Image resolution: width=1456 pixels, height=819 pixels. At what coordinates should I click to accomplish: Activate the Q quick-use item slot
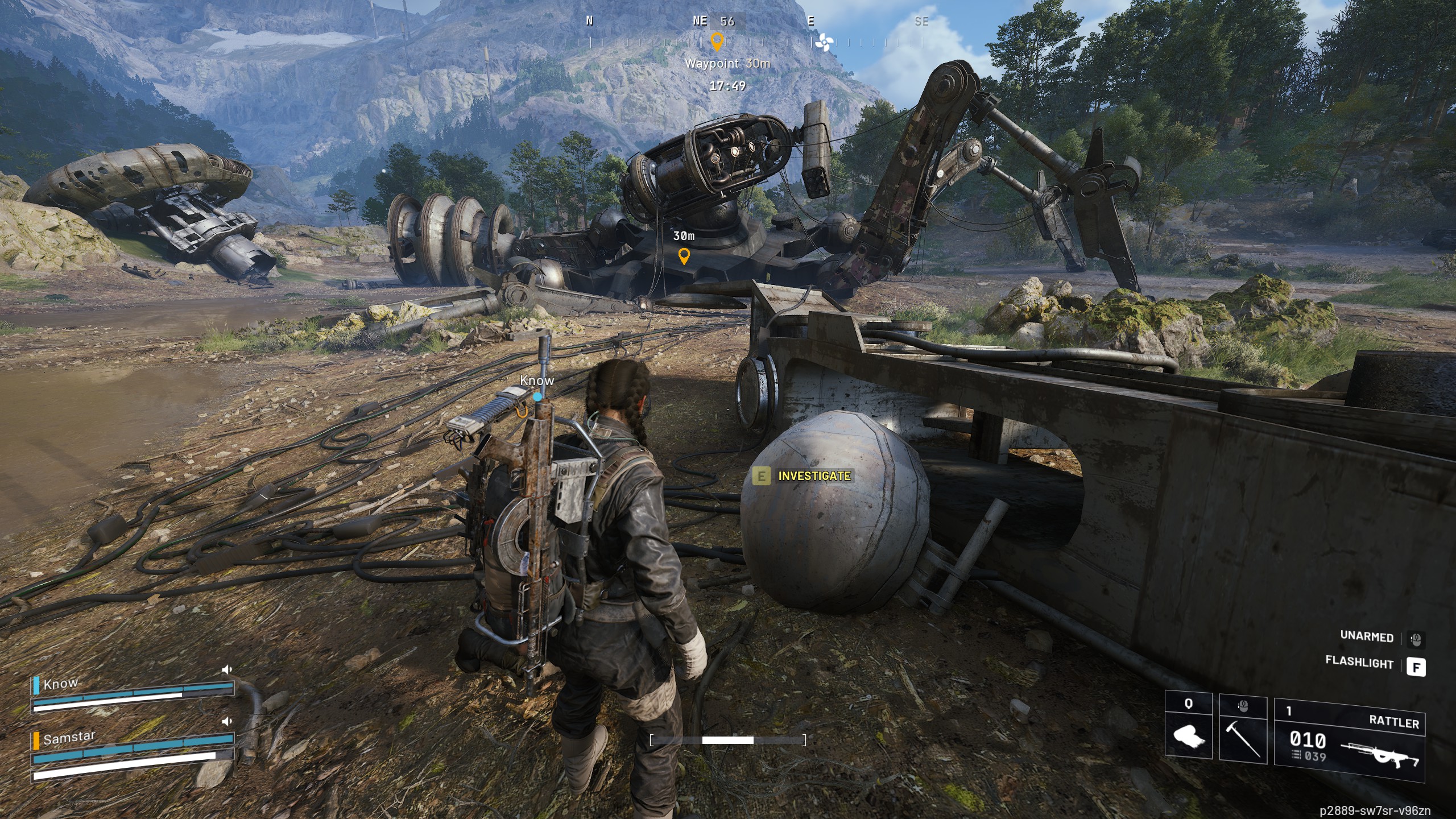[1188, 726]
